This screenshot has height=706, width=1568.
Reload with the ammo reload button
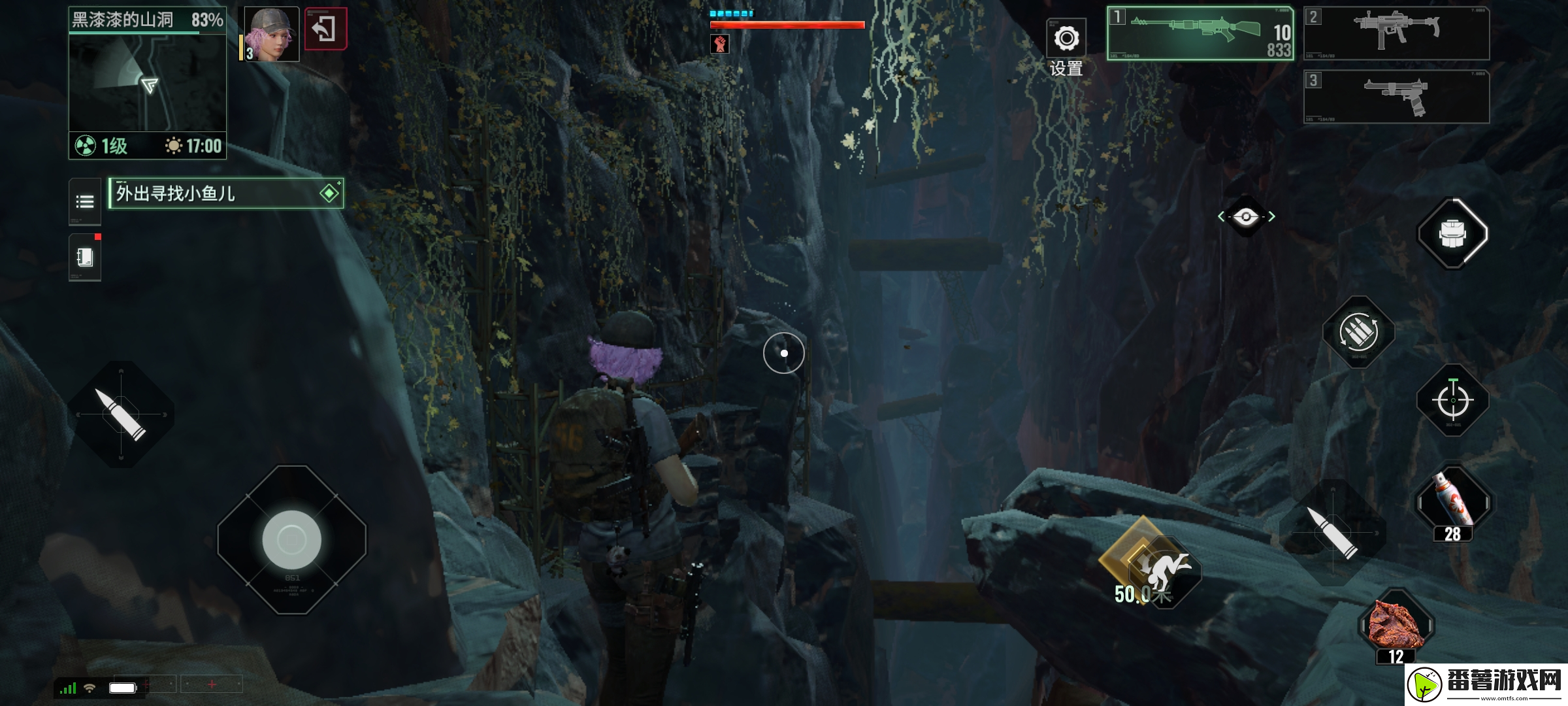tap(1359, 332)
